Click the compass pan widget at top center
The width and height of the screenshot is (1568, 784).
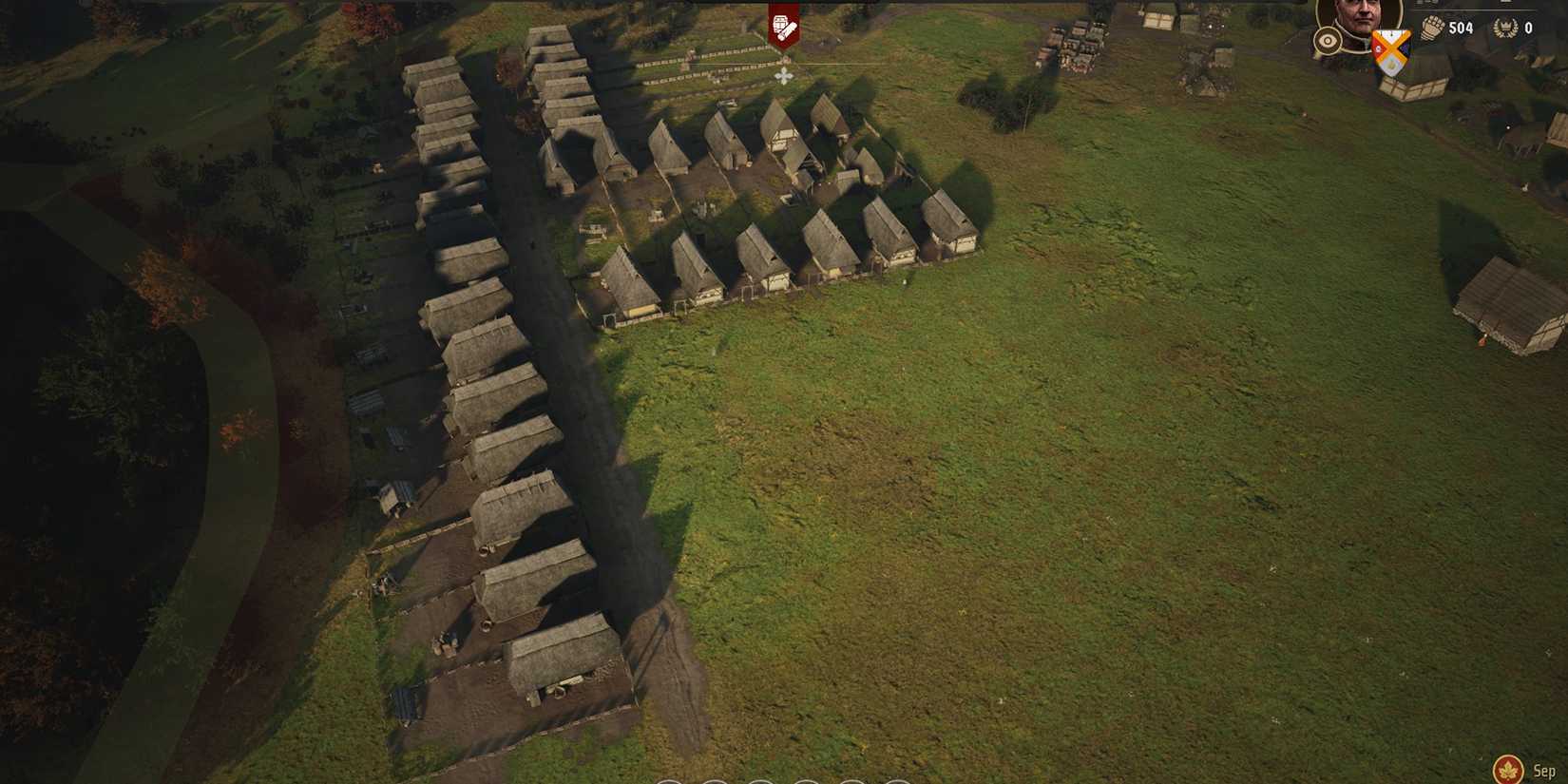[784, 76]
